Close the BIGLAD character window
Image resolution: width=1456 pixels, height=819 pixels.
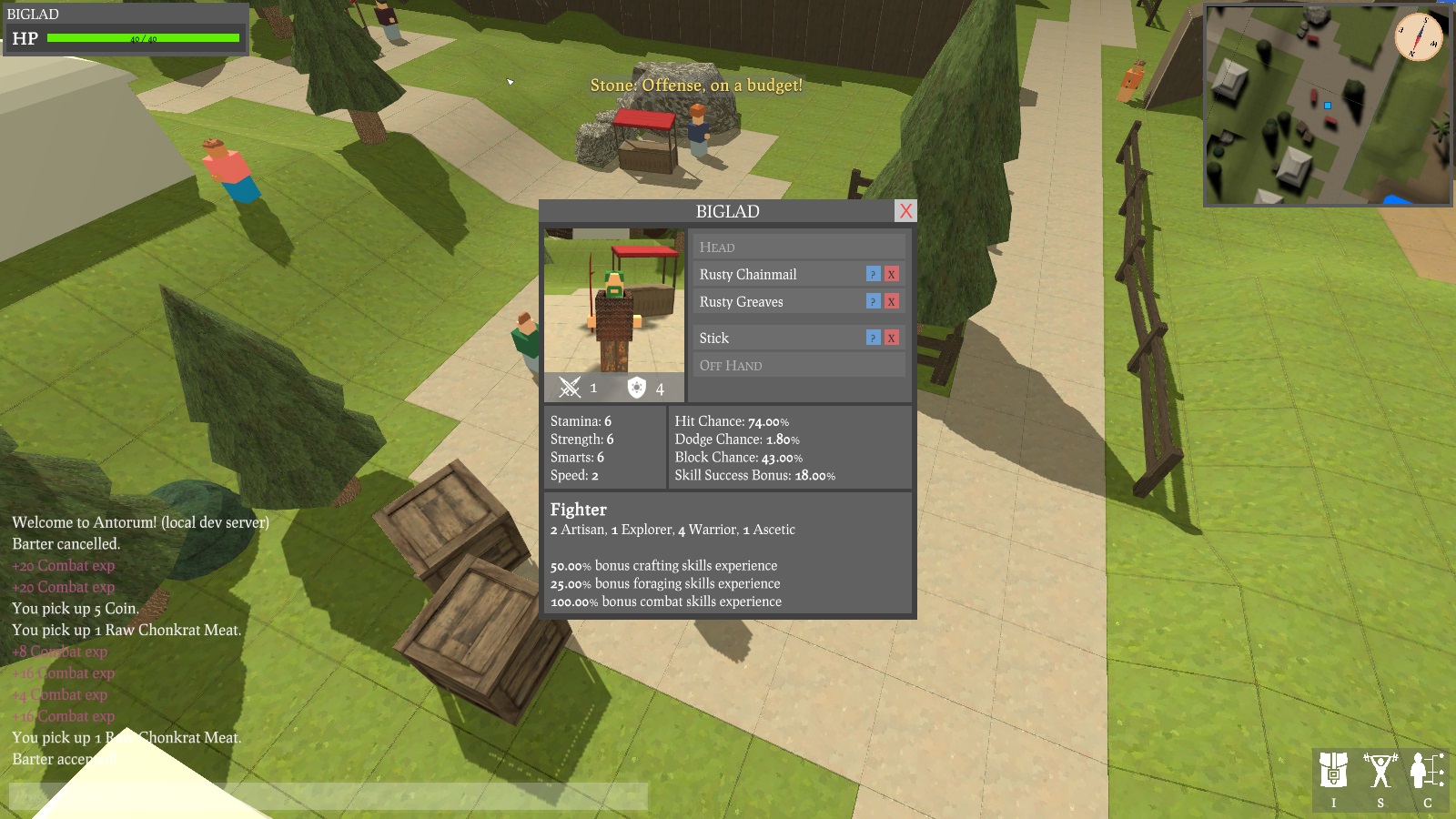905,211
